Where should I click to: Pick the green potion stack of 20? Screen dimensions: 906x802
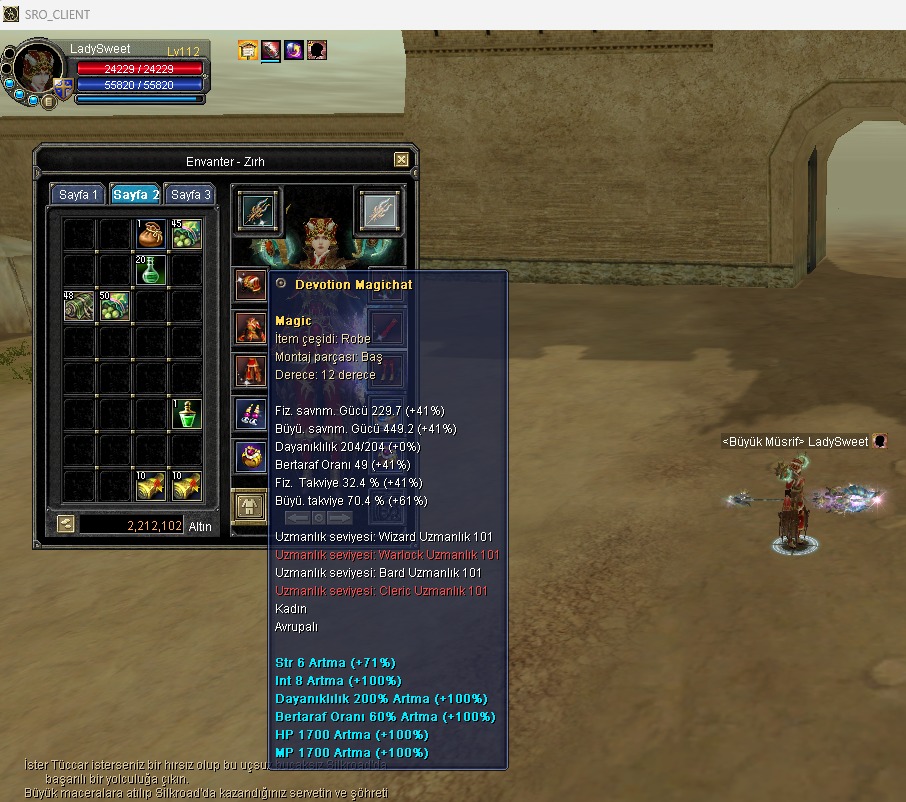click(151, 270)
